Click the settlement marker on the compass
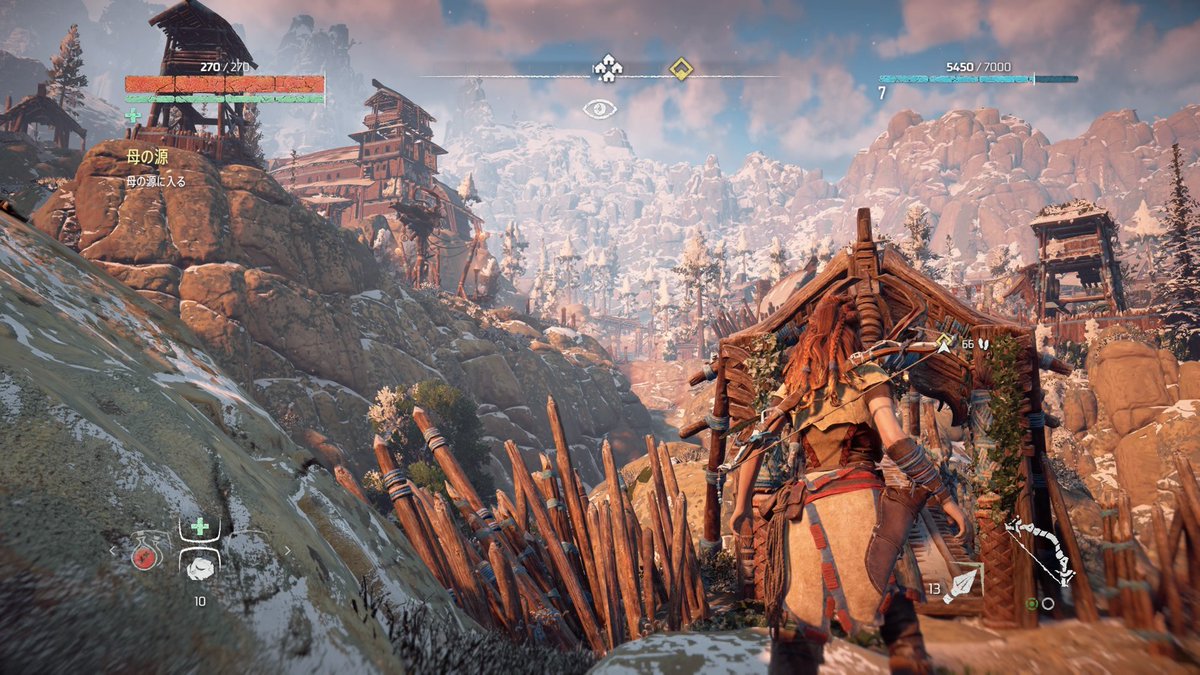Image resolution: width=1200 pixels, height=675 pixels. point(605,68)
